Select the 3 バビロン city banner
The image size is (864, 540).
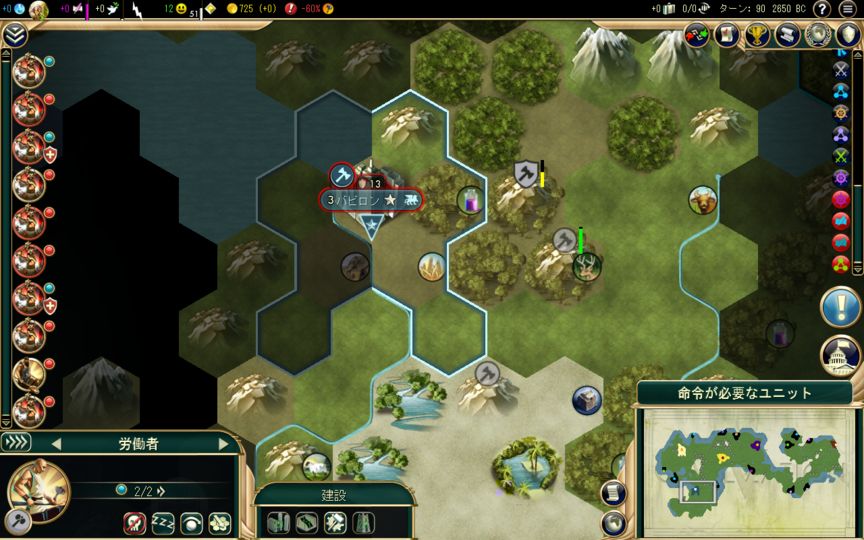(x=370, y=200)
